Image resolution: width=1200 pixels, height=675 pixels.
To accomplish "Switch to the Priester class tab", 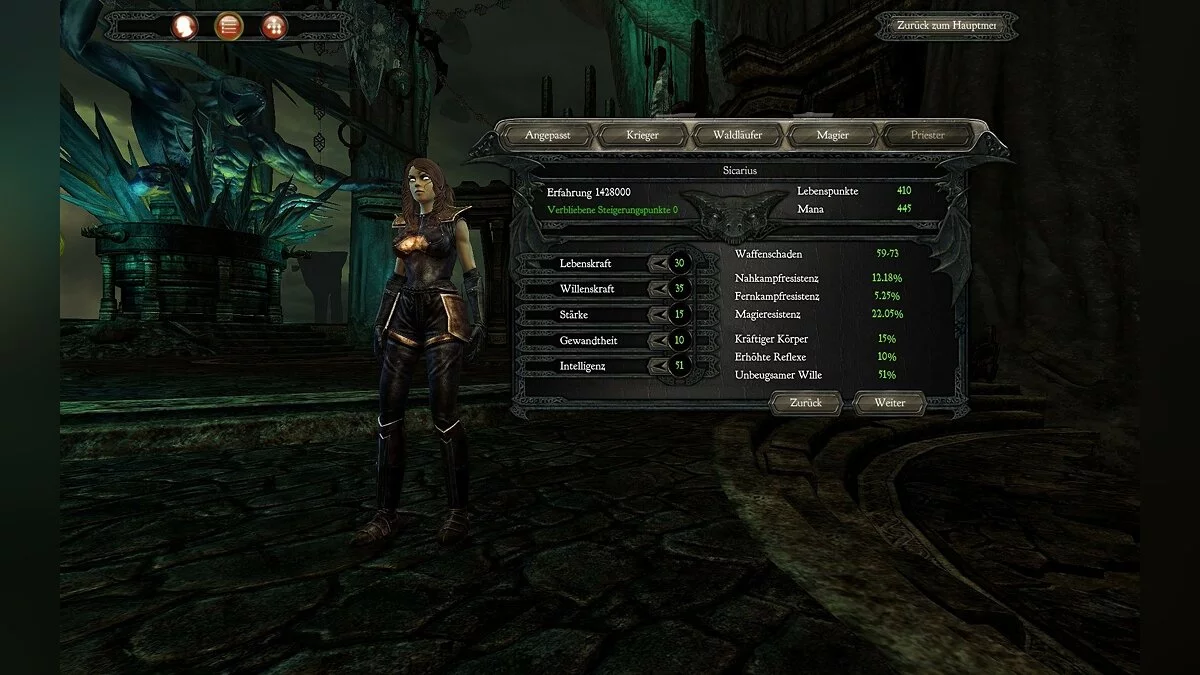I will tap(927, 135).
